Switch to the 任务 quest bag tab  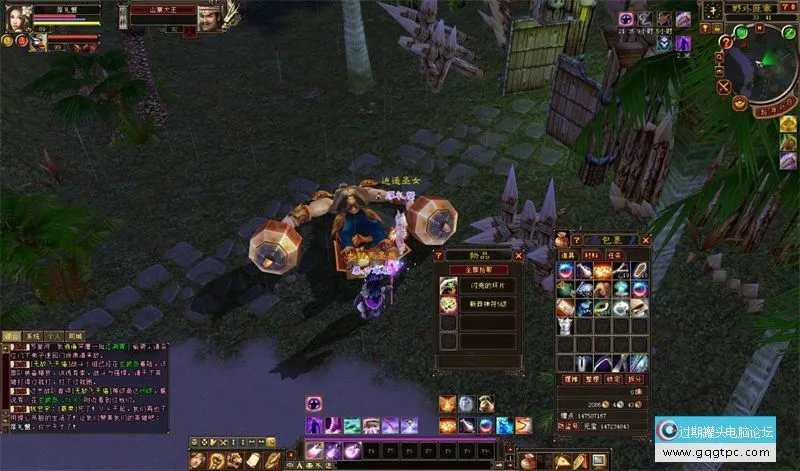(x=613, y=256)
